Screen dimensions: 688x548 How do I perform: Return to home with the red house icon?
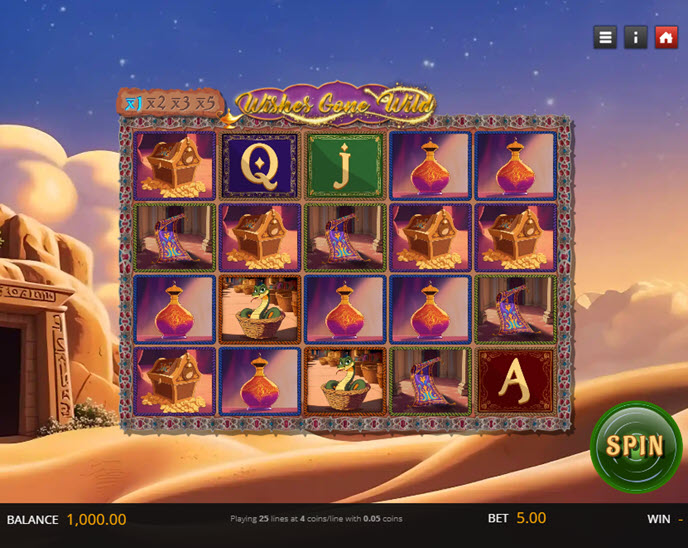point(666,37)
